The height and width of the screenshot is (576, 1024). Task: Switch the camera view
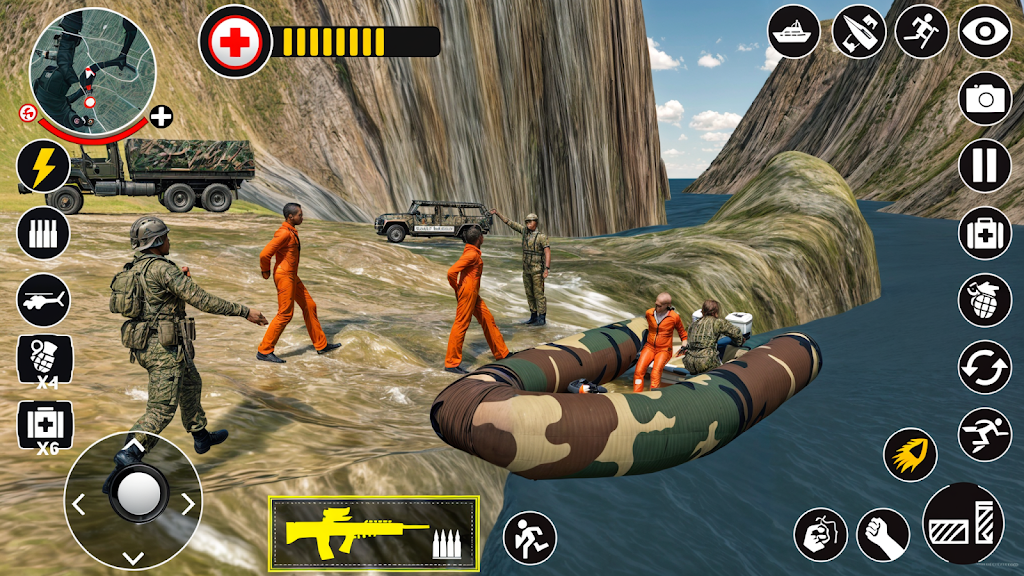985,98
